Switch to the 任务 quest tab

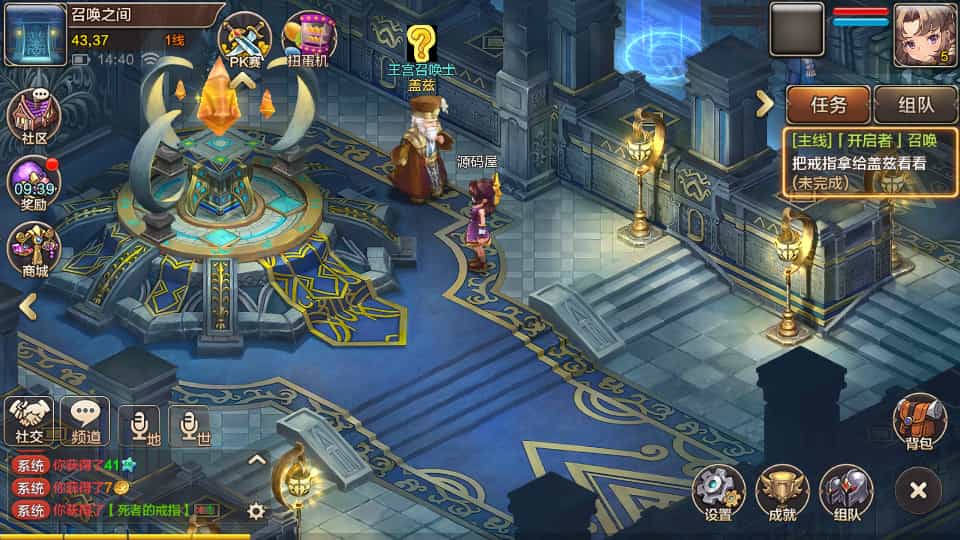pyautogui.click(x=828, y=104)
